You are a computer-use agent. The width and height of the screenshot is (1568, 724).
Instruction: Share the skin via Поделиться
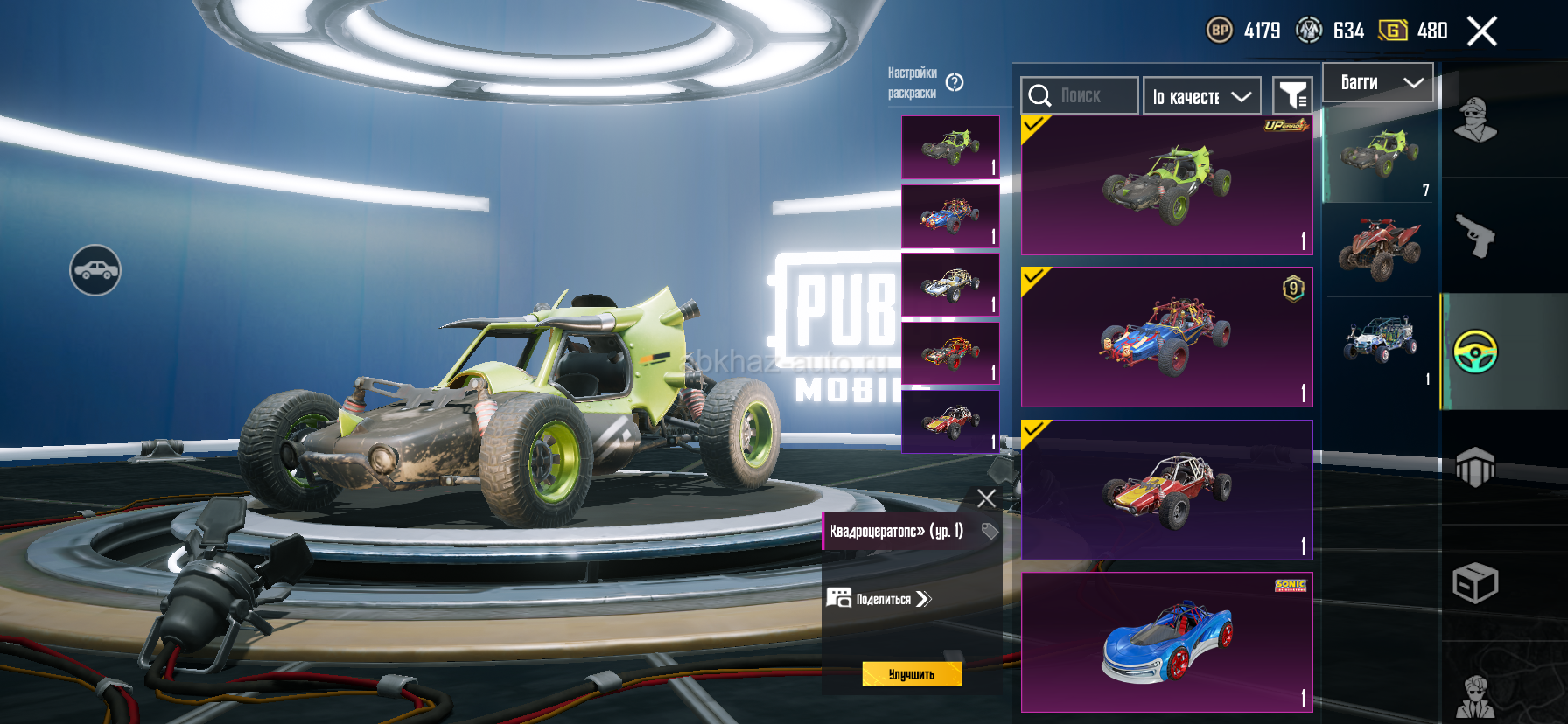(x=879, y=599)
